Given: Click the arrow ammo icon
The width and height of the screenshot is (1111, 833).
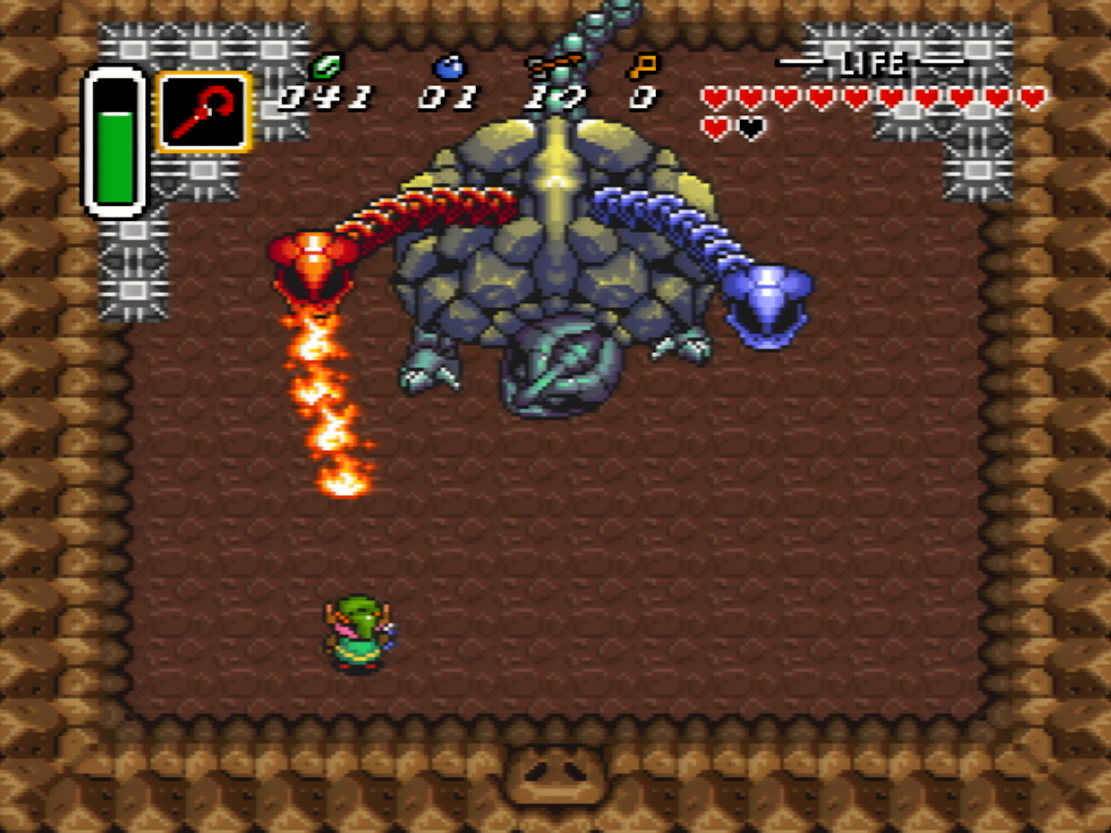Looking at the screenshot, I should (555, 66).
